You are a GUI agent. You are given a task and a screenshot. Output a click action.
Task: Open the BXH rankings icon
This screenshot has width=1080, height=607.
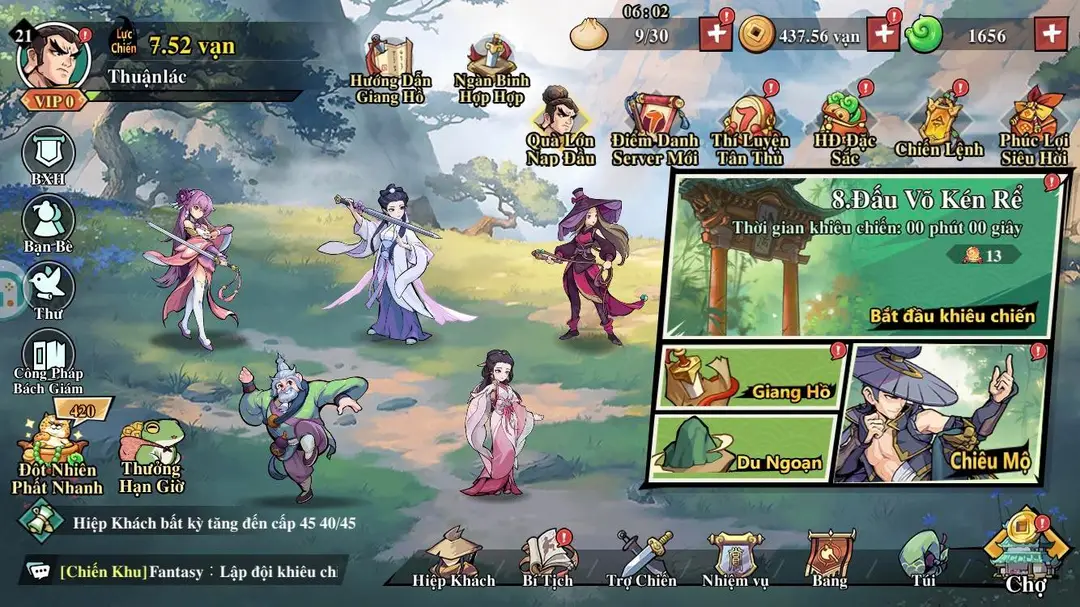tap(48, 154)
